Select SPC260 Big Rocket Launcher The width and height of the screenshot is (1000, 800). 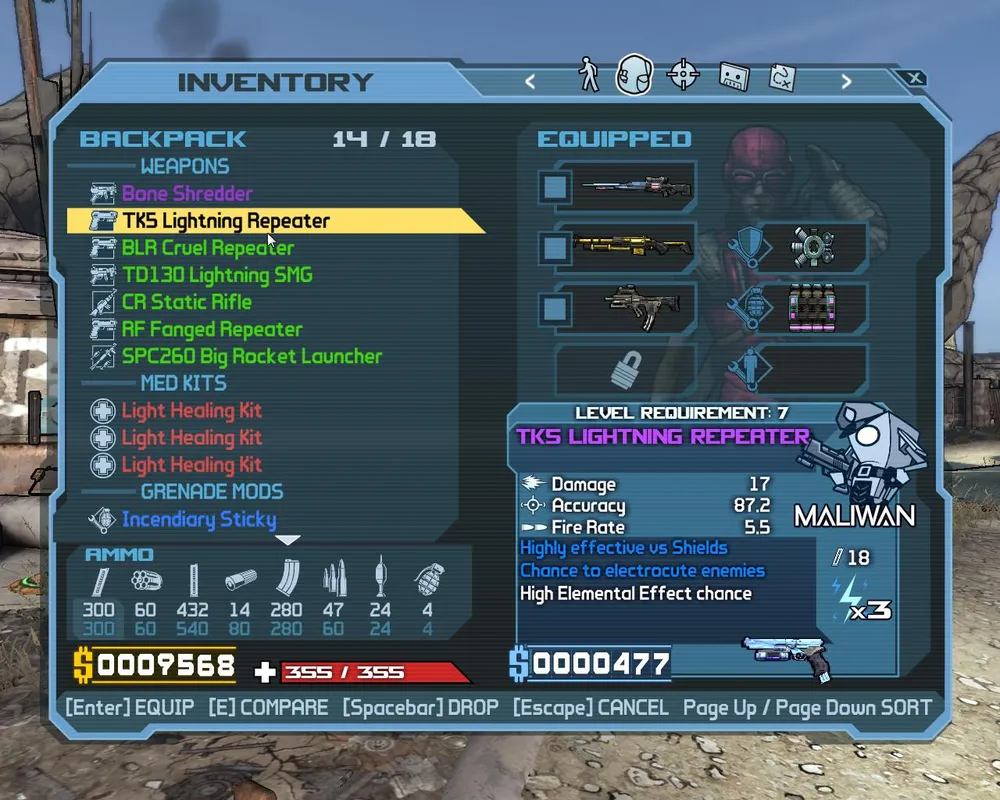pyautogui.click(x=252, y=356)
